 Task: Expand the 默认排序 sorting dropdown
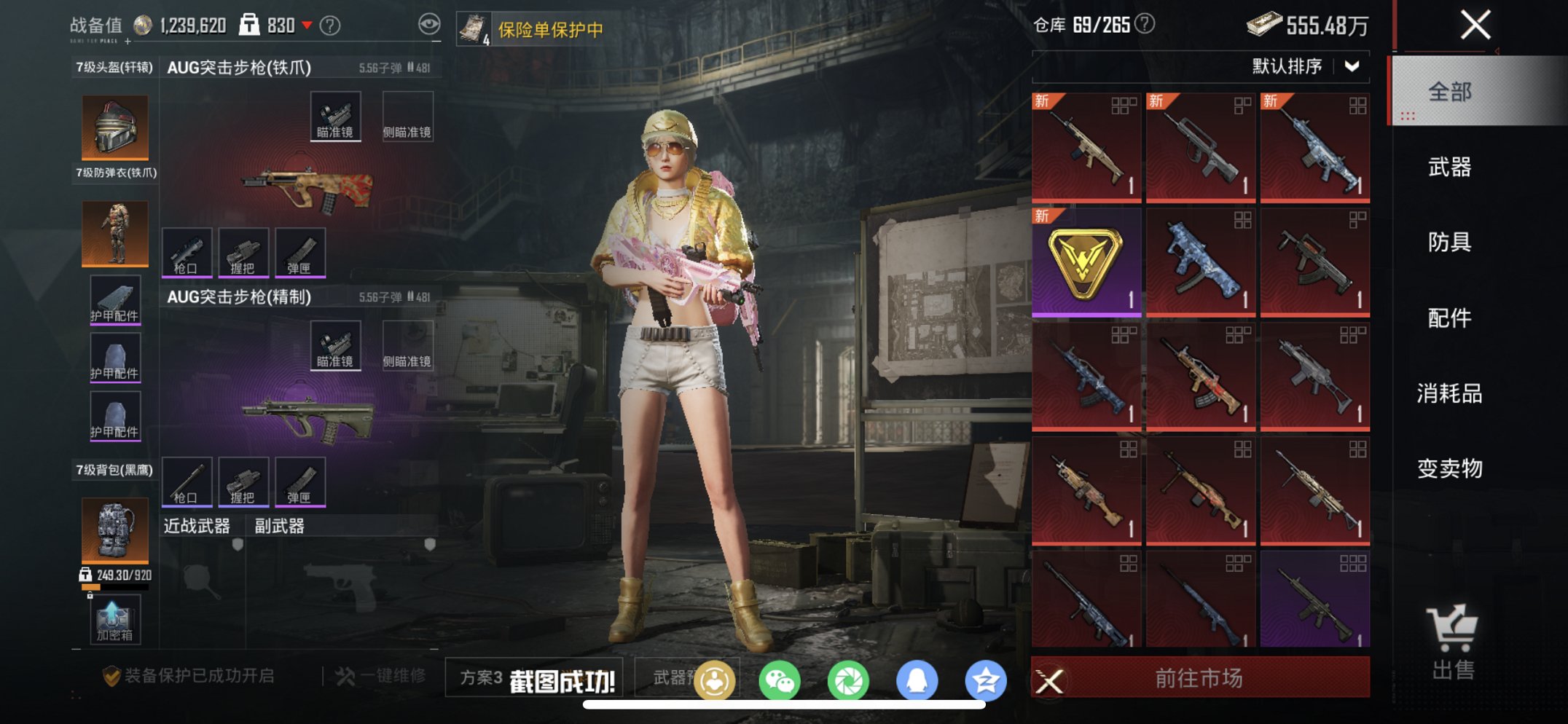click(x=1310, y=66)
